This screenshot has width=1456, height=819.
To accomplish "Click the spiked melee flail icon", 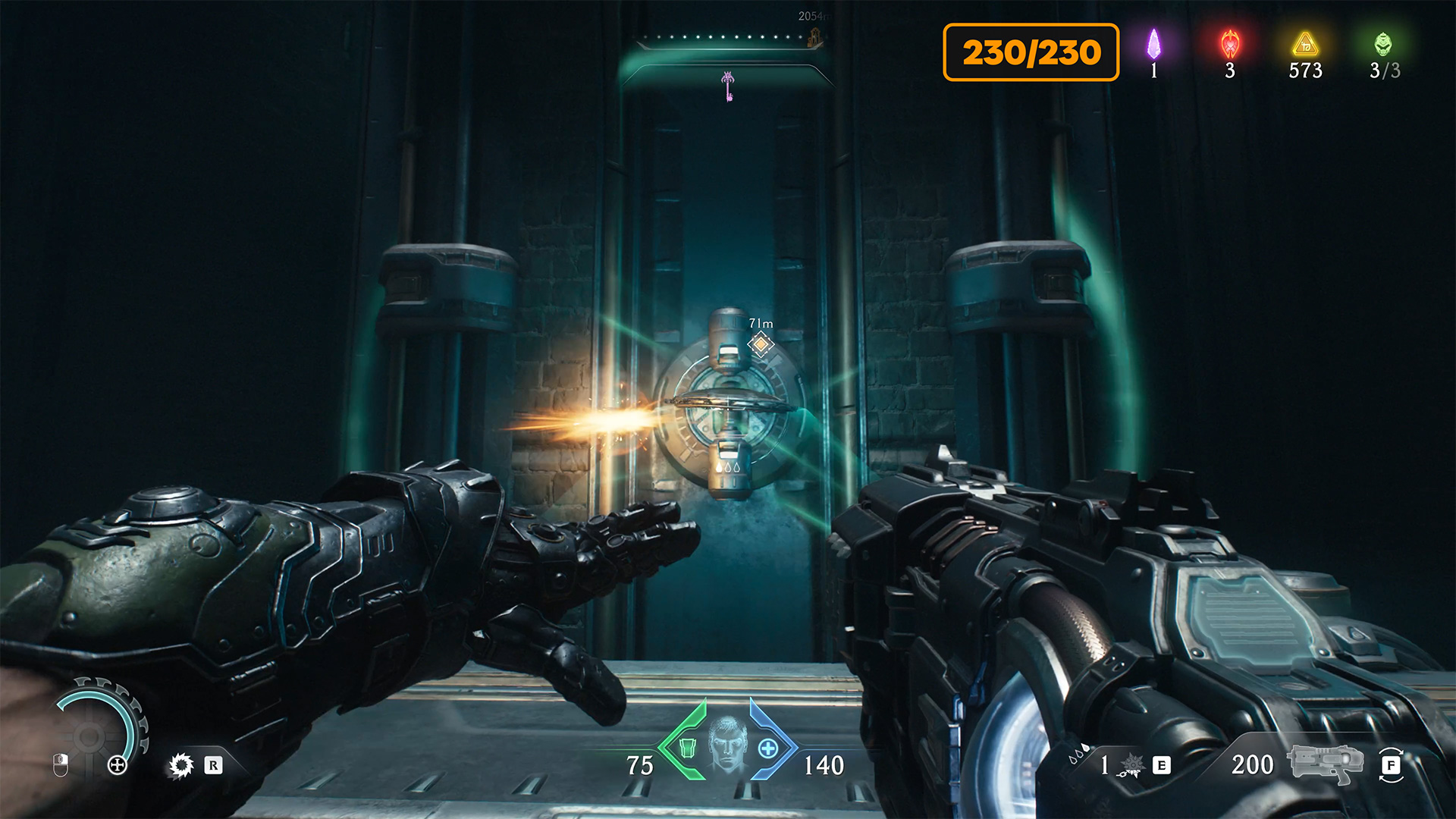I will click(1131, 765).
